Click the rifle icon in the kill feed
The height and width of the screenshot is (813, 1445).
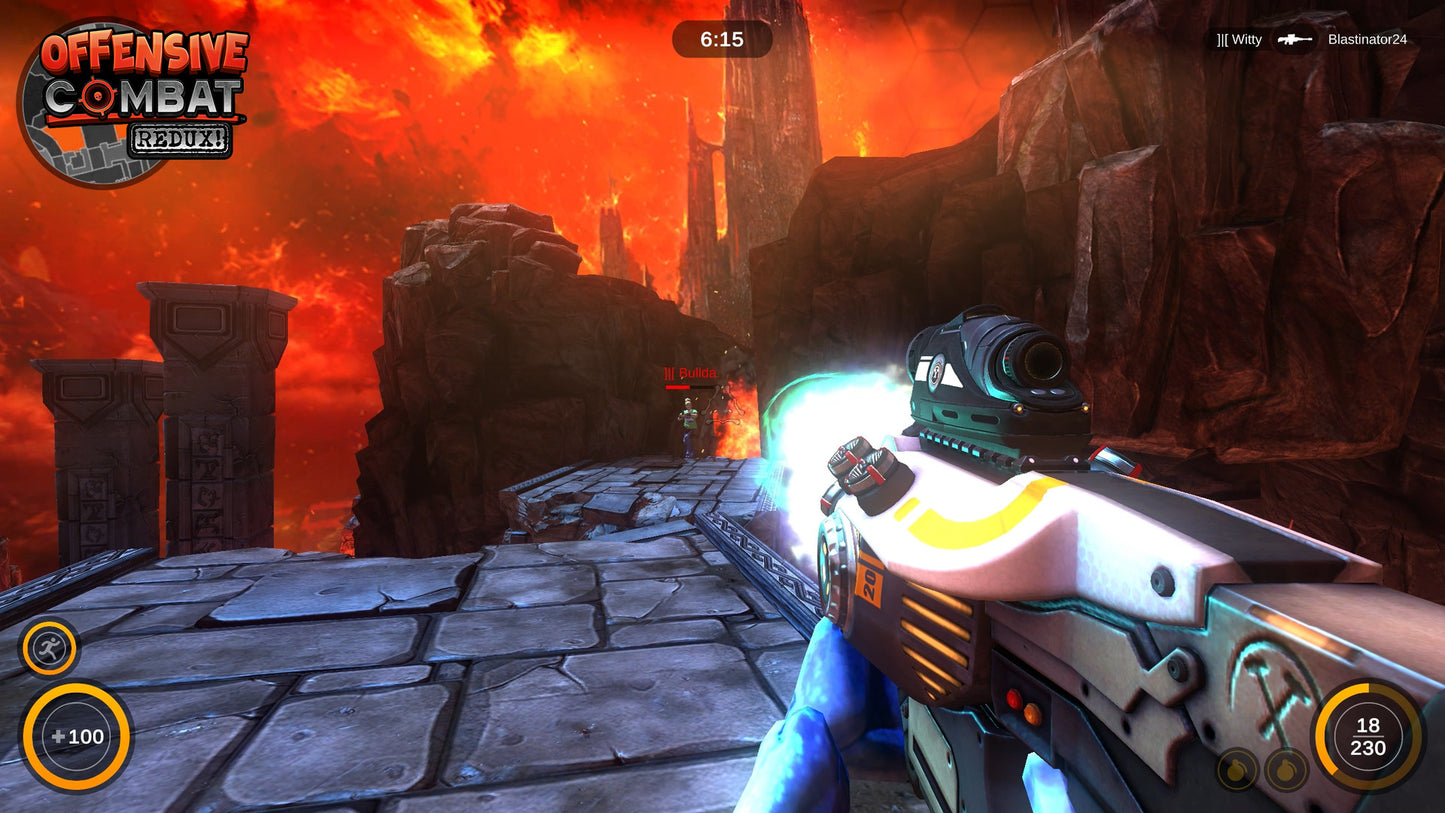point(1293,40)
